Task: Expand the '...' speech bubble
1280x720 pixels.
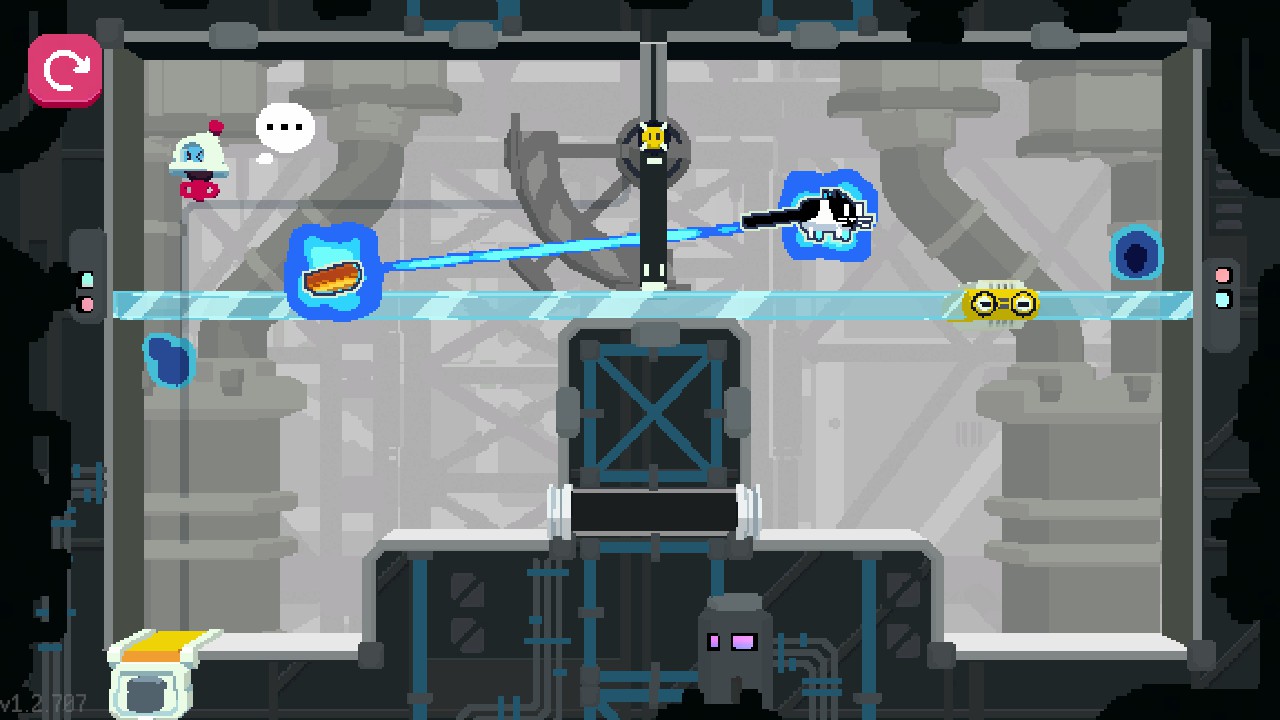Action: [x=284, y=126]
